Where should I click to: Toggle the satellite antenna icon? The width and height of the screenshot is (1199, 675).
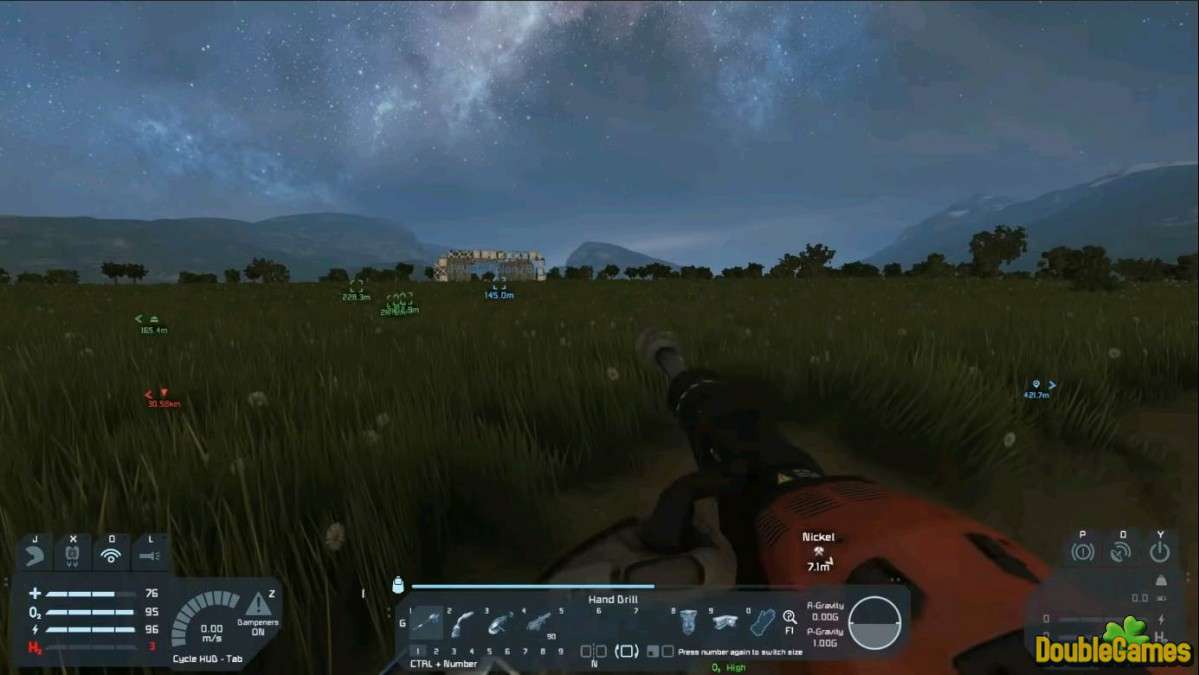click(1121, 551)
